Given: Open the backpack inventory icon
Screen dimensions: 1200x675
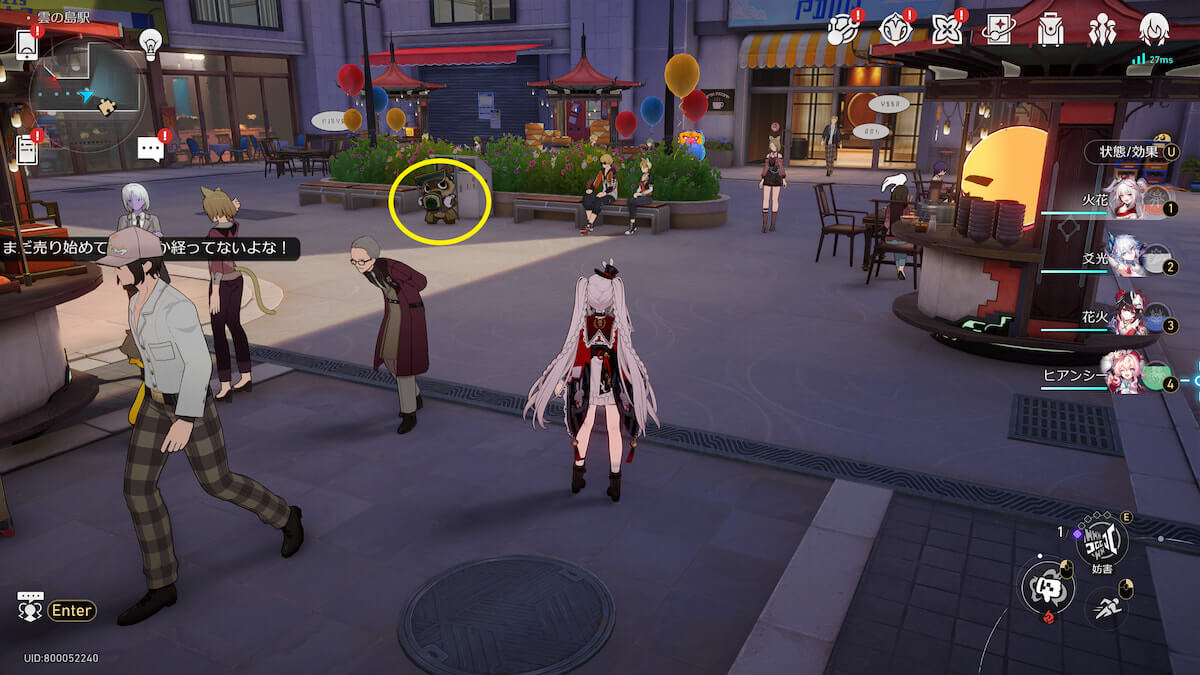Looking at the screenshot, I should tap(1050, 29).
